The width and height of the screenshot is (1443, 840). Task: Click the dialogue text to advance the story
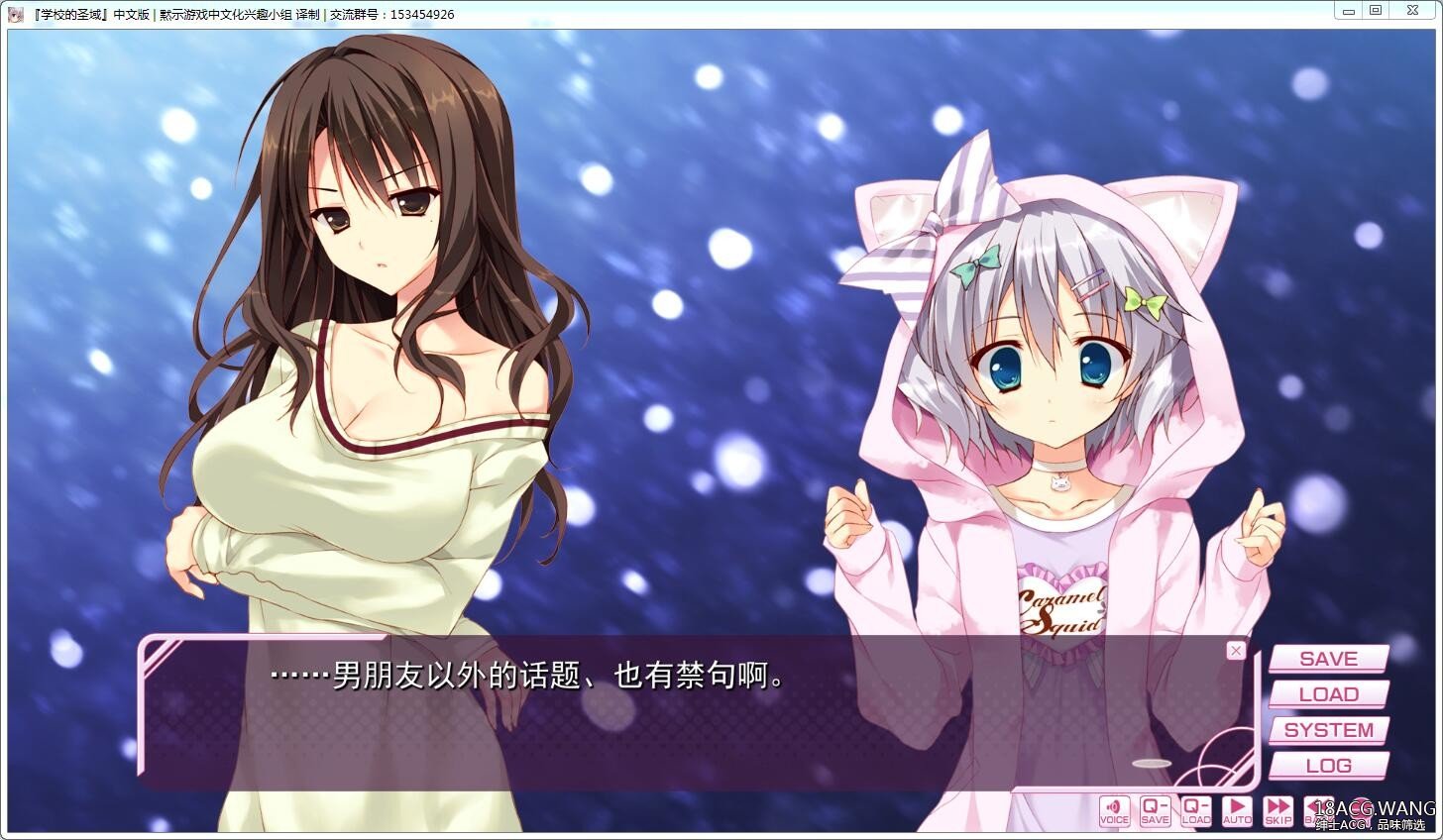click(525, 679)
